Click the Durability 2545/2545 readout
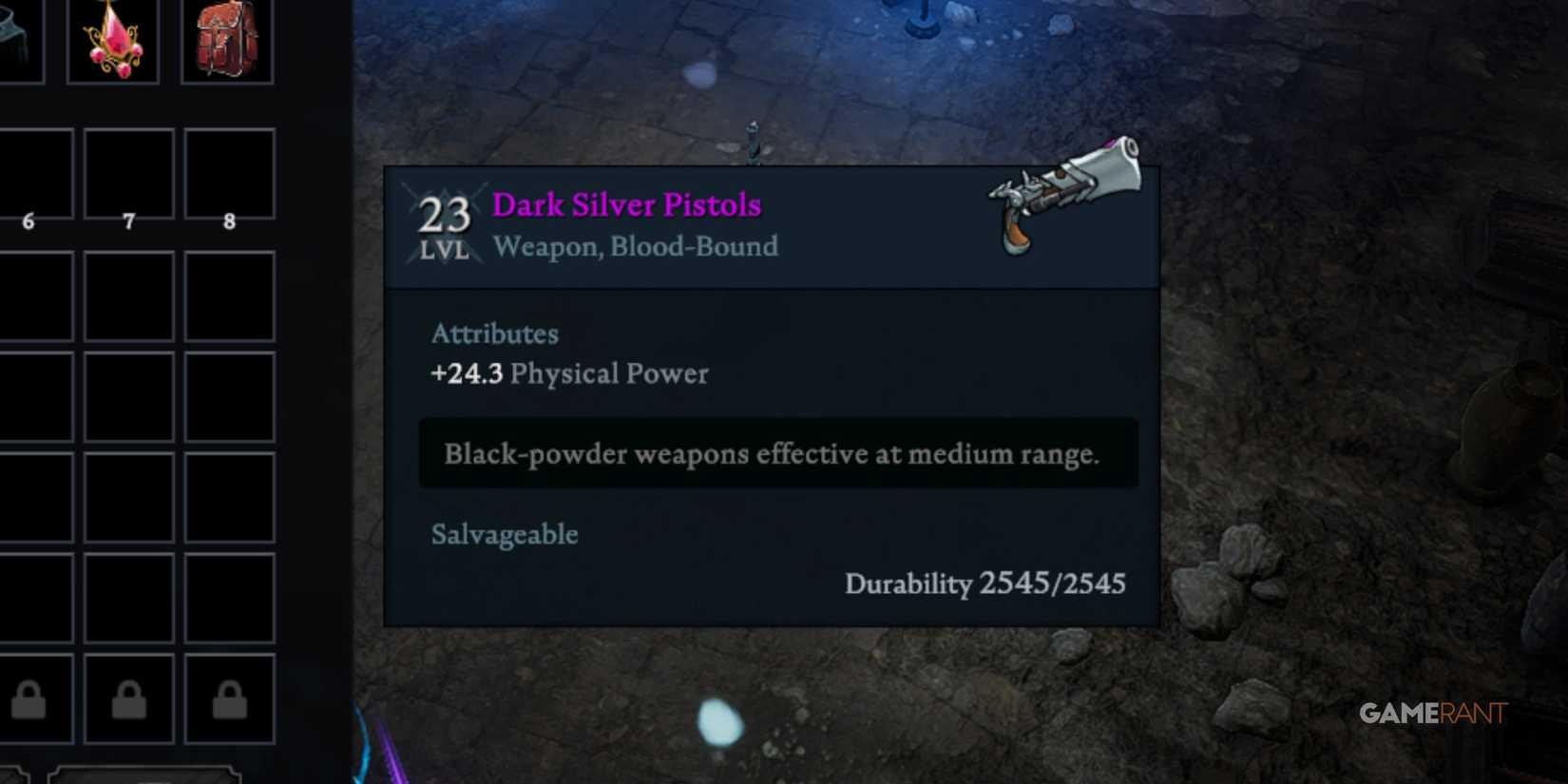1568x784 pixels. point(986,584)
